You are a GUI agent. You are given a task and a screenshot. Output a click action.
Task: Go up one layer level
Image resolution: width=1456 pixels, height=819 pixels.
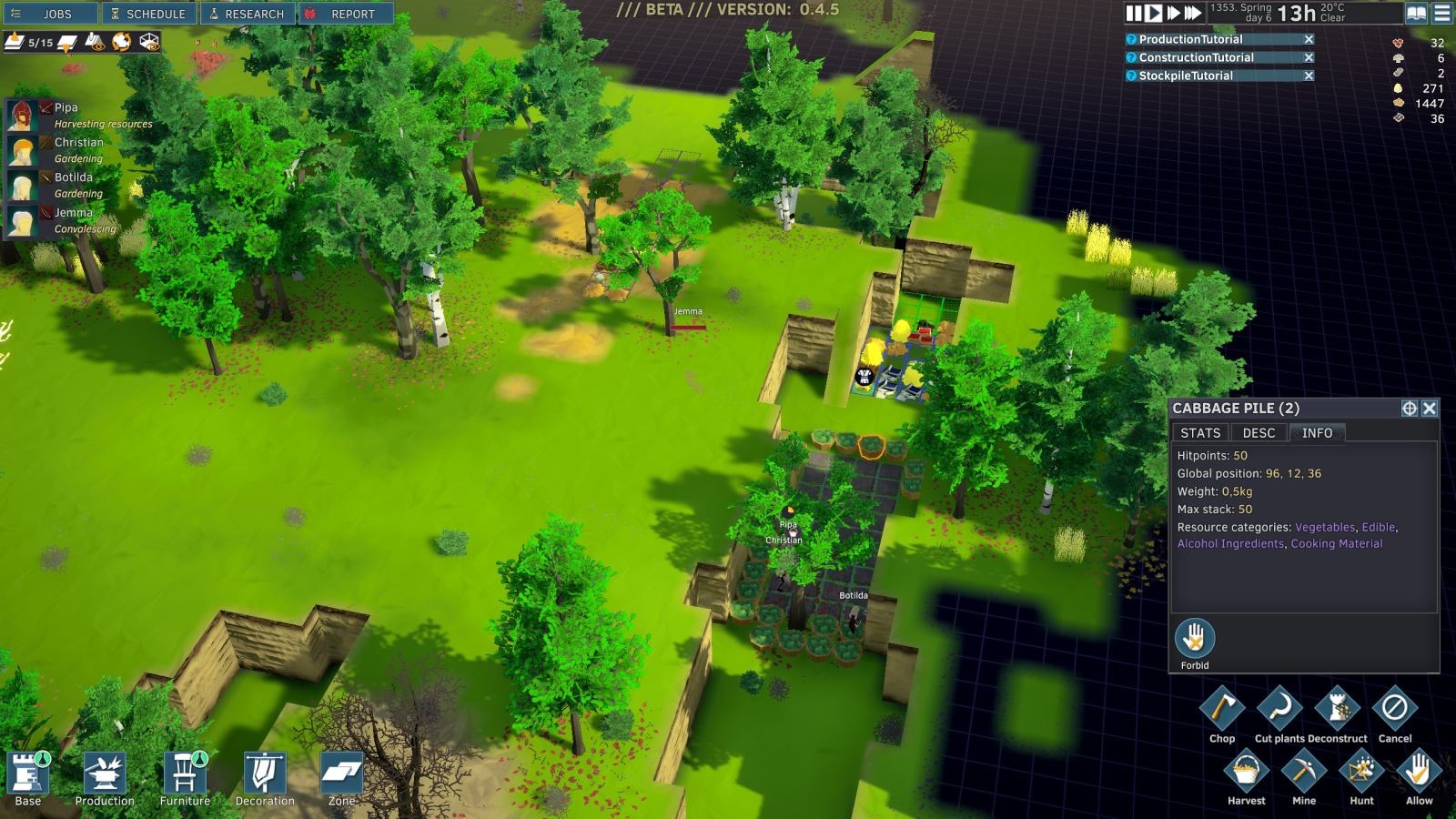click(16, 42)
